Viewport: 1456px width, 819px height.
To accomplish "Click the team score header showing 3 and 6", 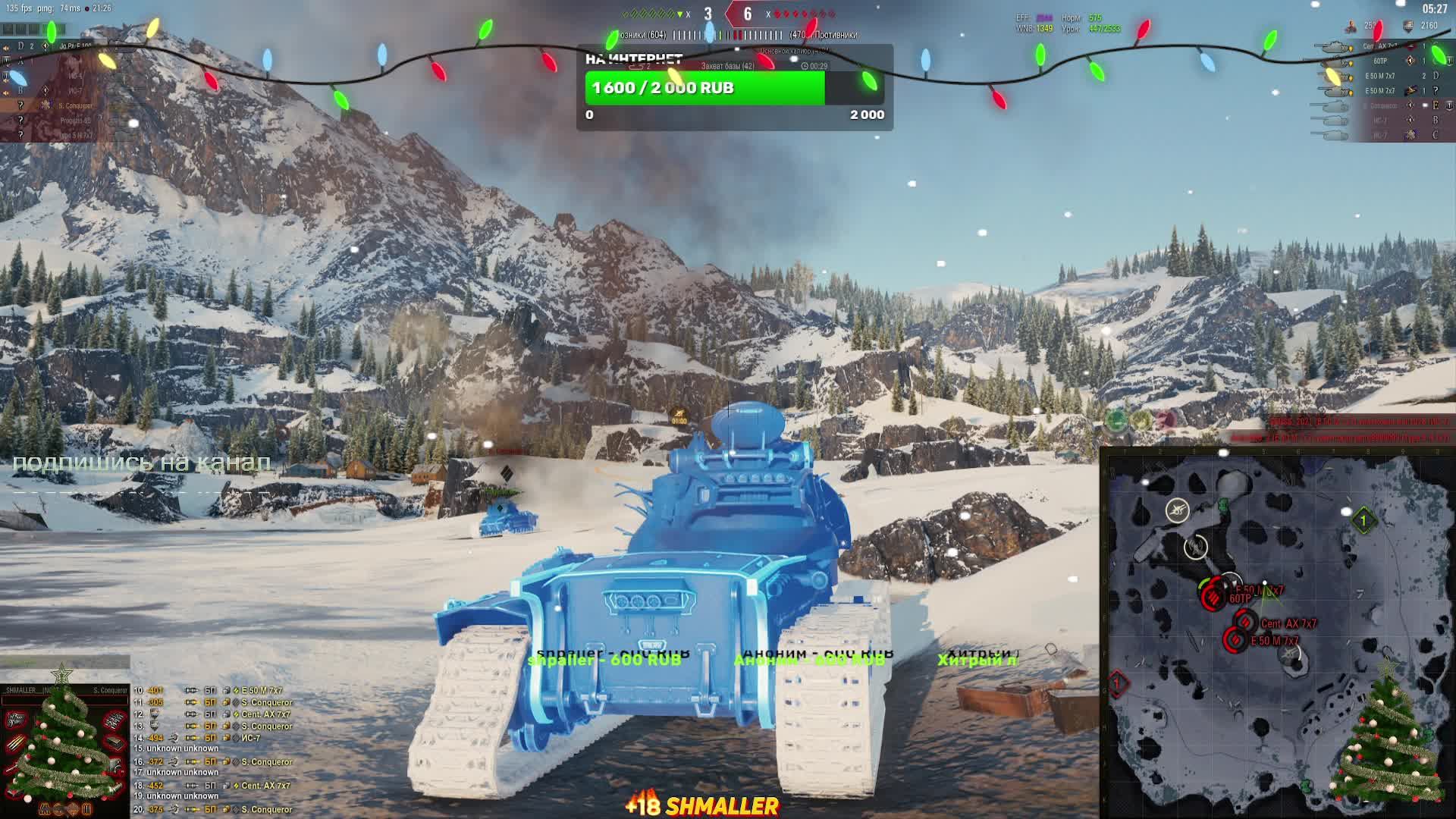I will coord(727,14).
